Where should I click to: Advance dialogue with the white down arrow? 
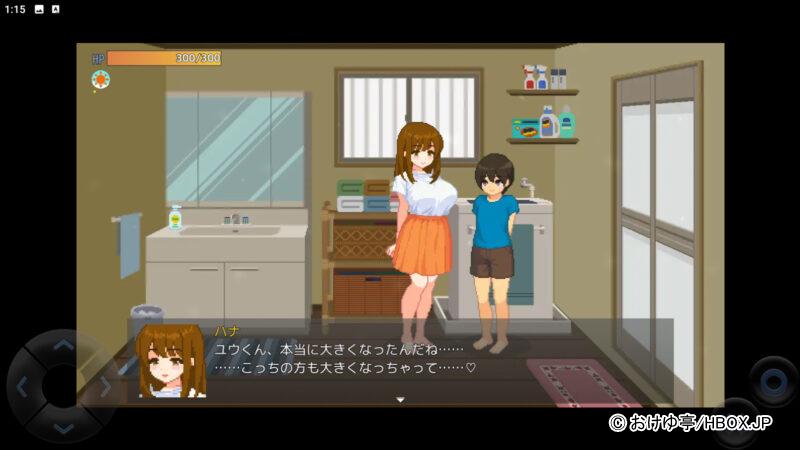coord(400,400)
